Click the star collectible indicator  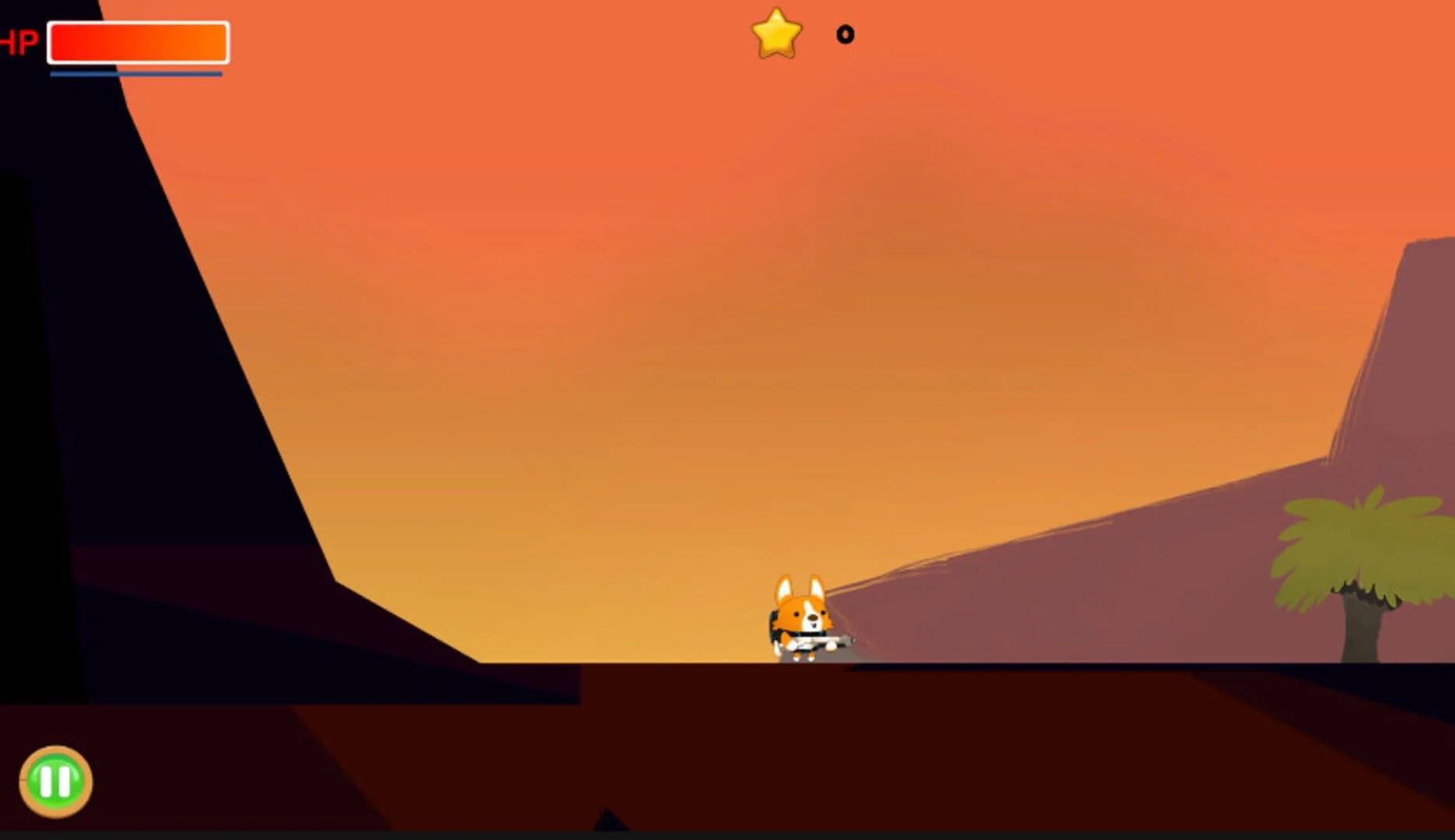[x=778, y=34]
